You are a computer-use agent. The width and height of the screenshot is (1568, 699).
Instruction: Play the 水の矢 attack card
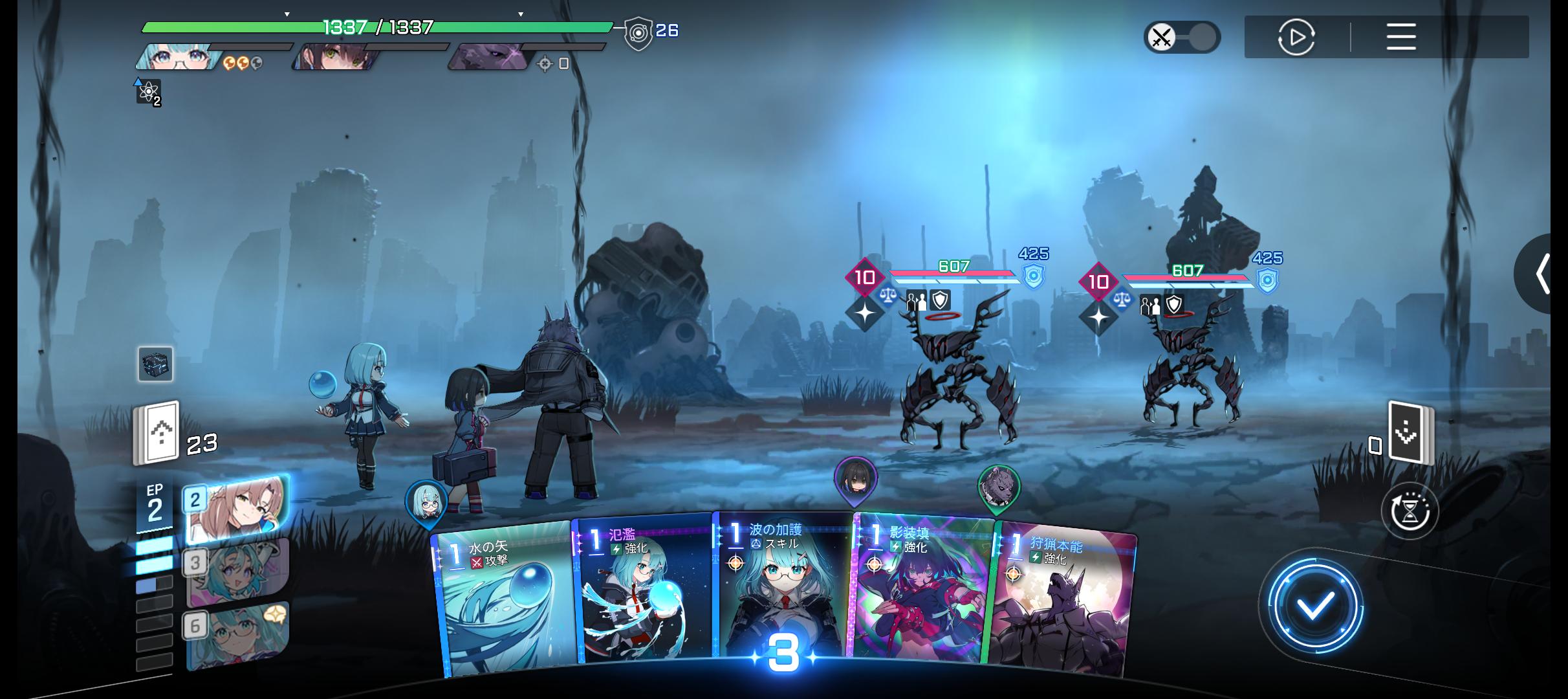point(505,599)
